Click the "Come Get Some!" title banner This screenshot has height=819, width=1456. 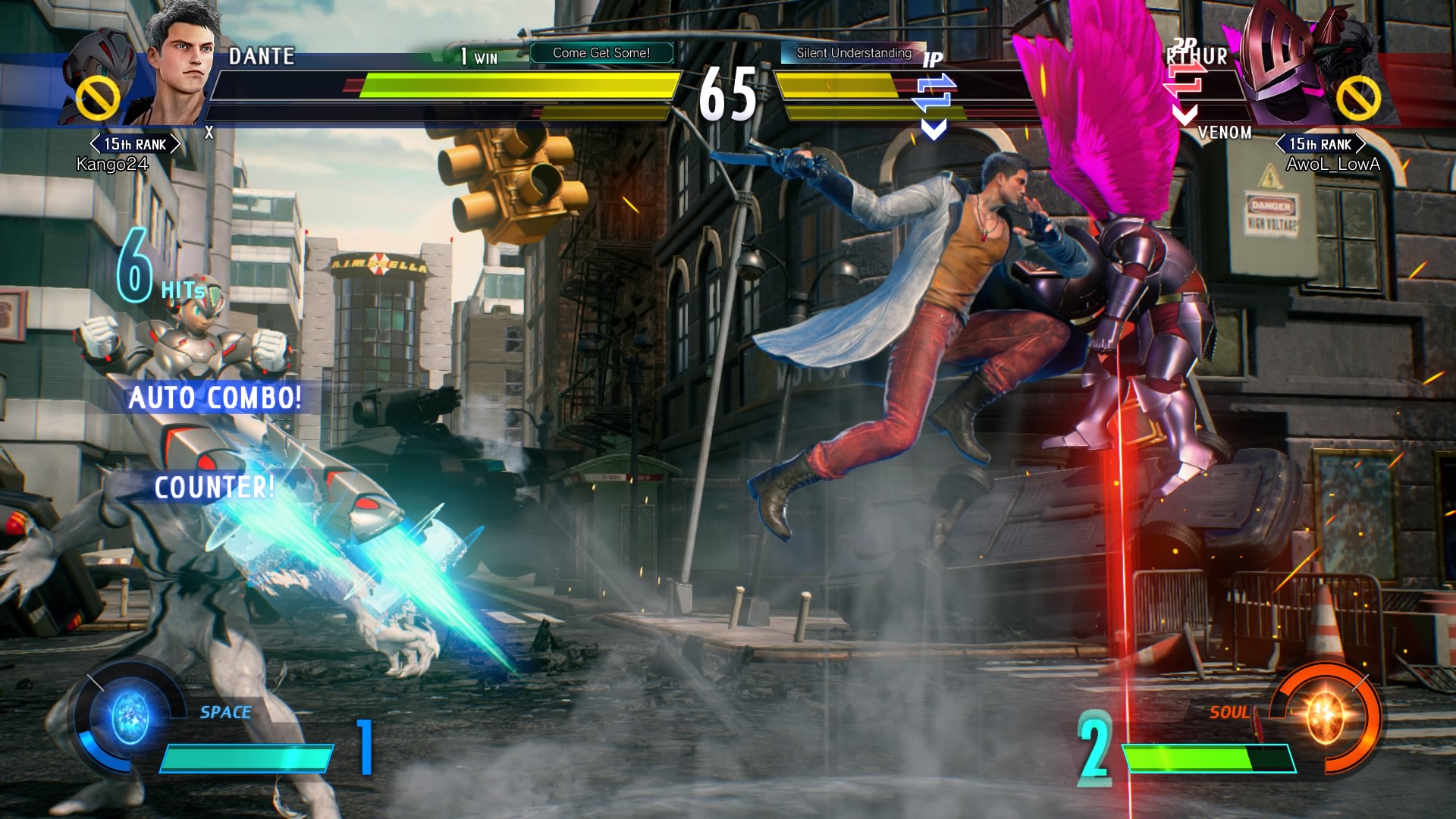tap(601, 53)
